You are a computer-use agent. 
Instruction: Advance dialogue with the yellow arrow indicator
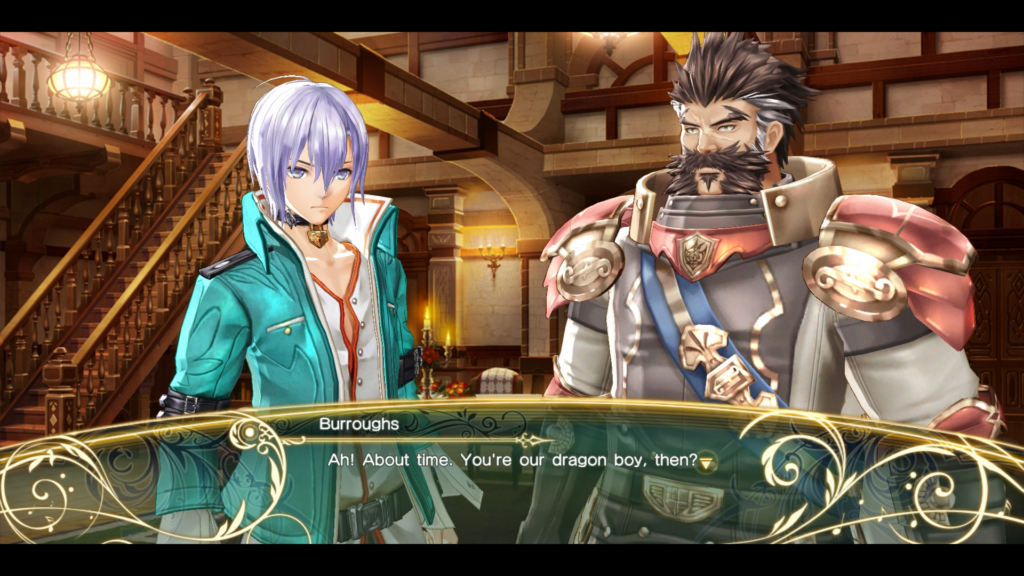[707, 461]
